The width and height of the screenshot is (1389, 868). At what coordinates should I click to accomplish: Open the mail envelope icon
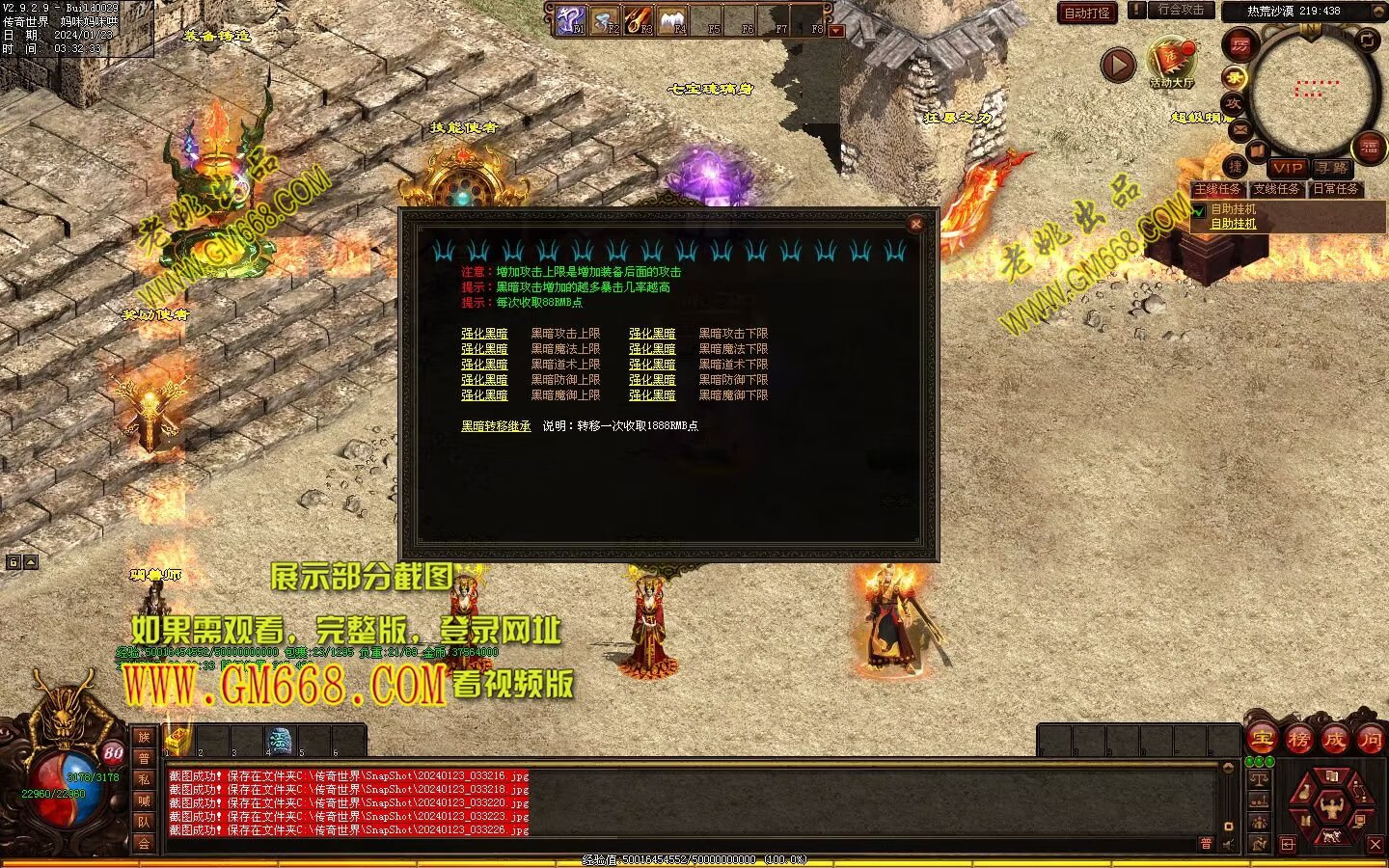point(1239,128)
